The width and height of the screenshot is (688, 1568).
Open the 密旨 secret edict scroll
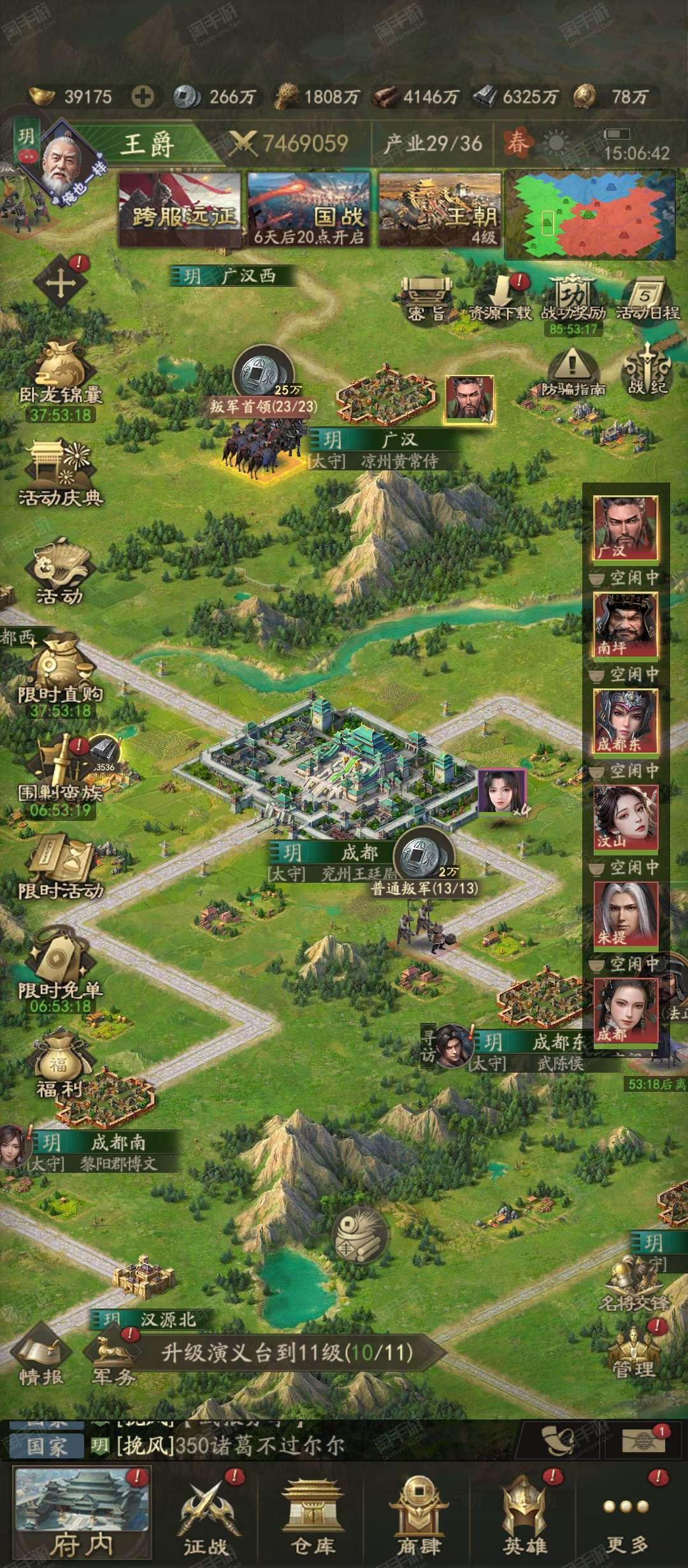point(426,299)
